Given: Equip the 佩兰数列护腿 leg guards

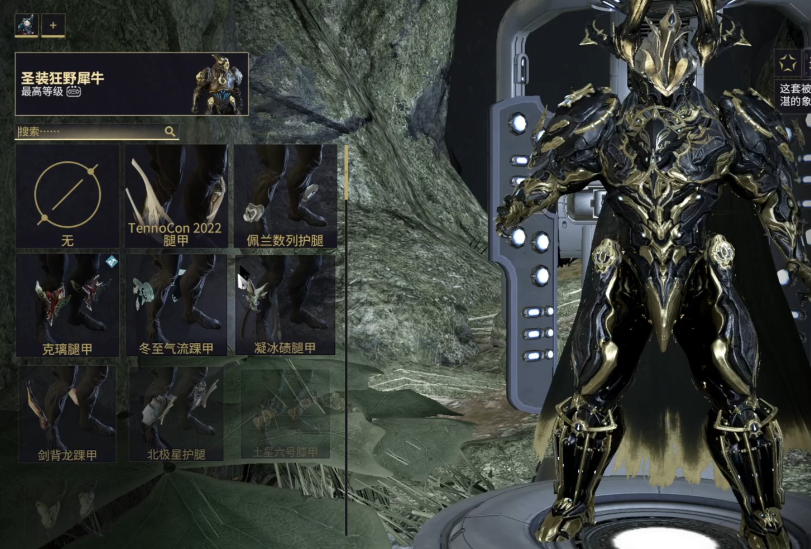Looking at the screenshot, I should coord(284,196).
